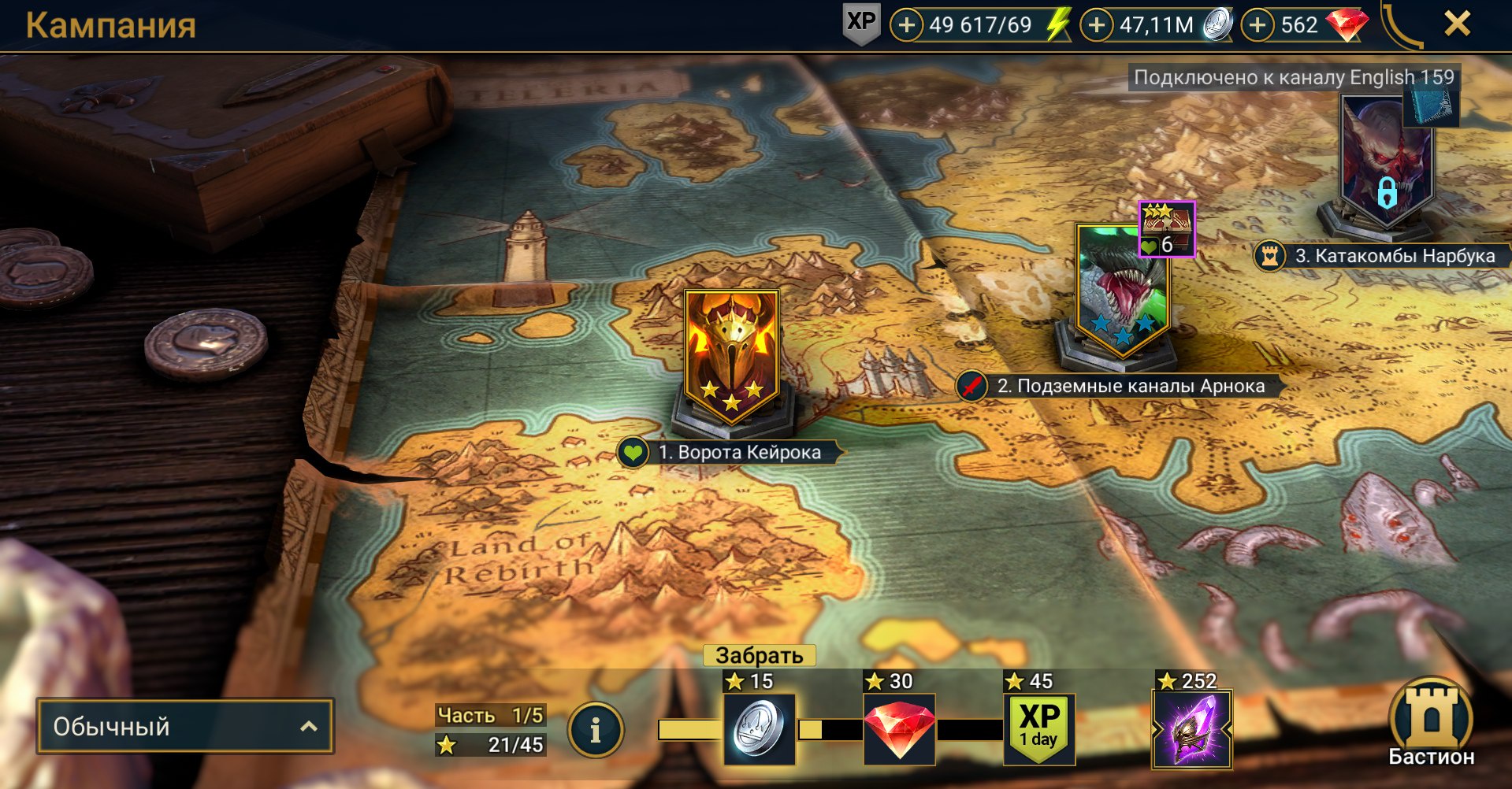Close the Campaign screen
1512x789 pixels.
(x=1457, y=24)
